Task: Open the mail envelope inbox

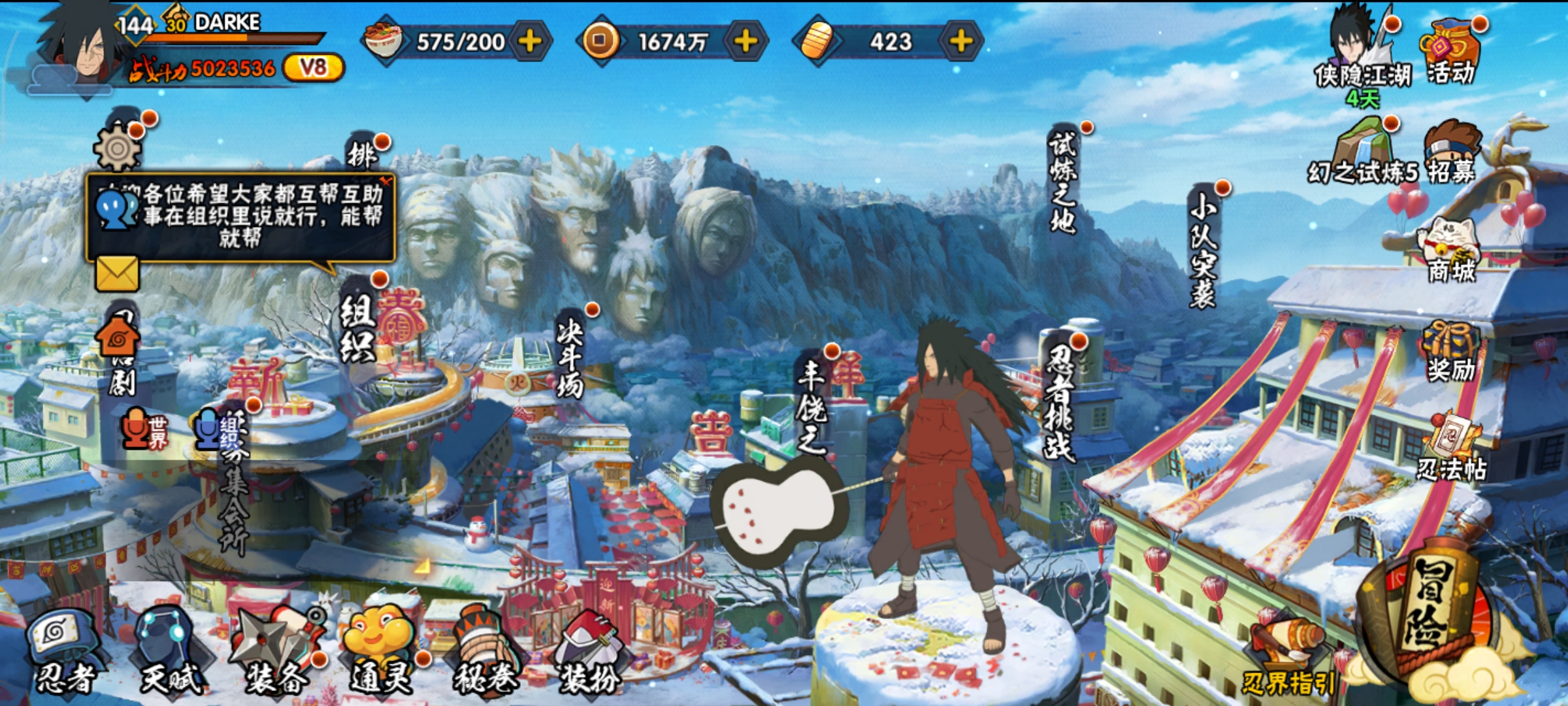Action: tap(118, 273)
